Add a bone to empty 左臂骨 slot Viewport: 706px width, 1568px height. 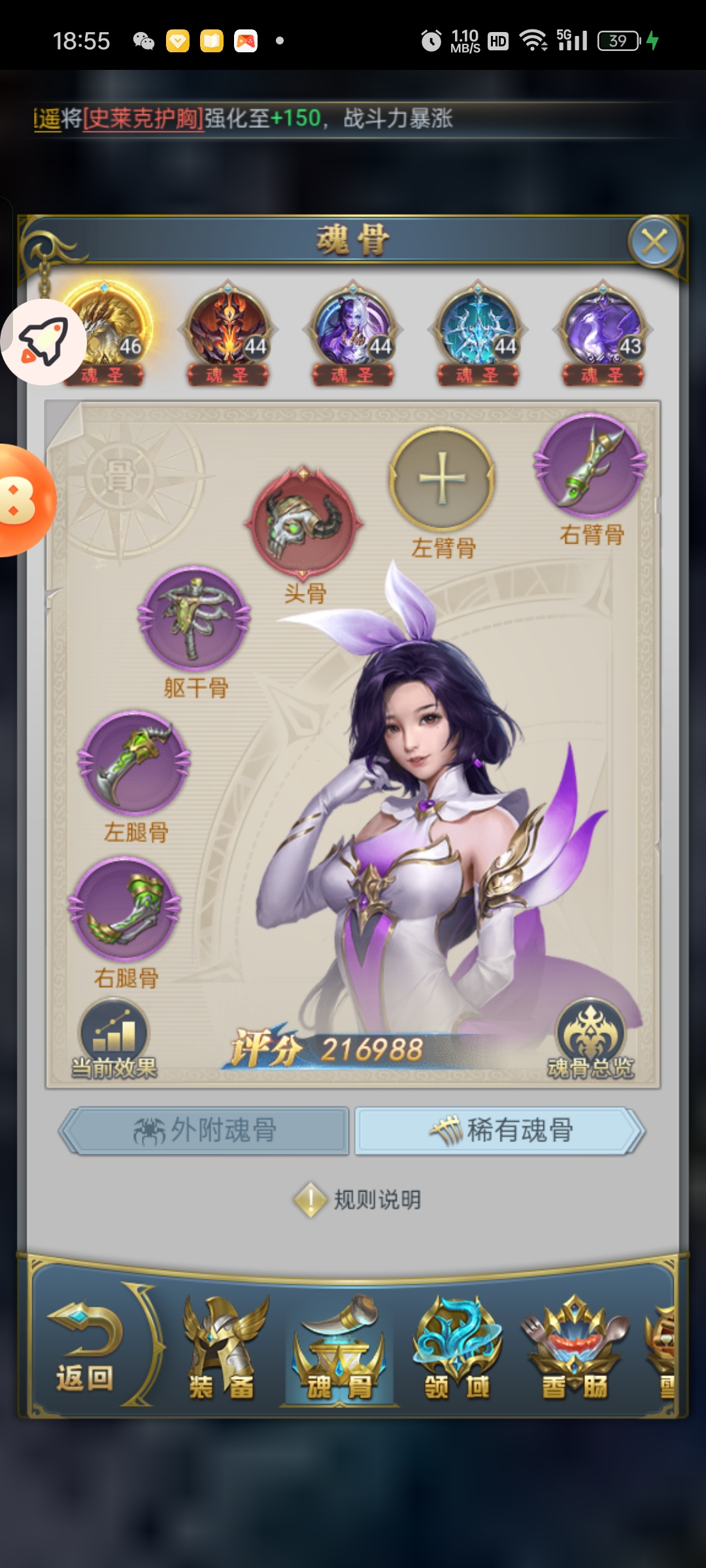(x=442, y=479)
